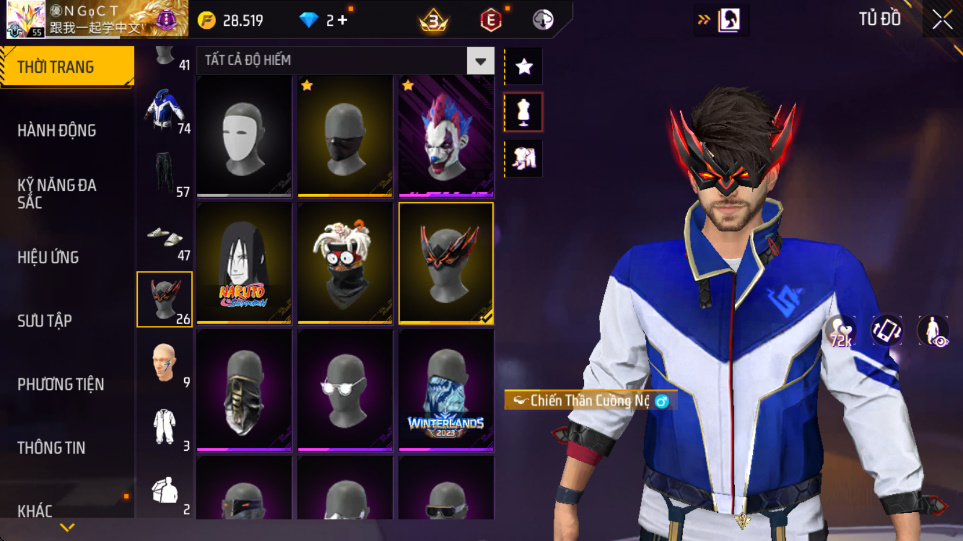Show favorites using the star filter
Viewport: 963px width, 541px height.
click(x=524, y=67)
